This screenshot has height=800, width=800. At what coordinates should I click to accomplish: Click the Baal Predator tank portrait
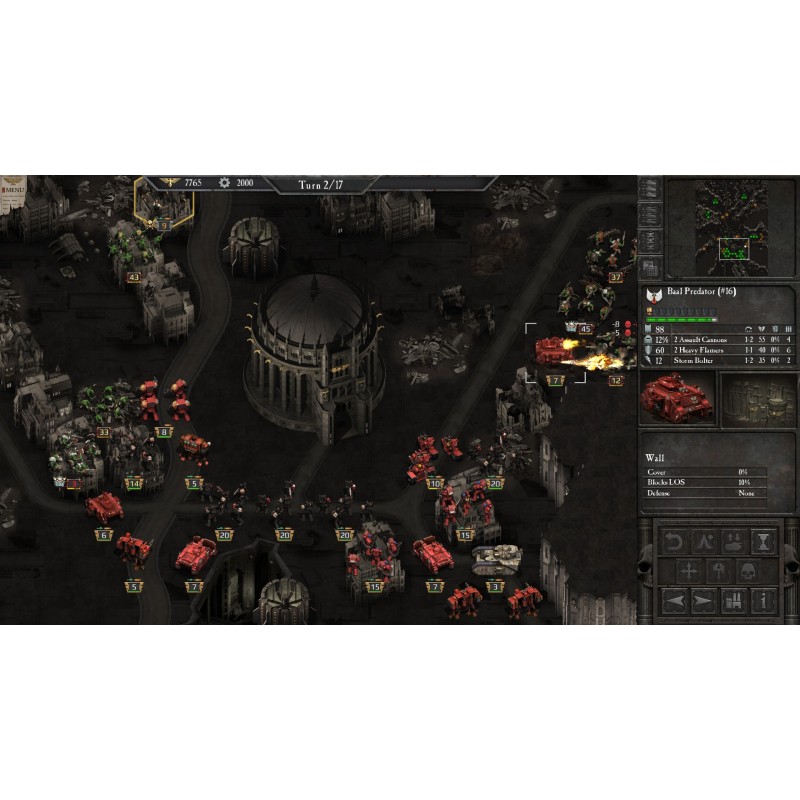click(x=678, y=398)
